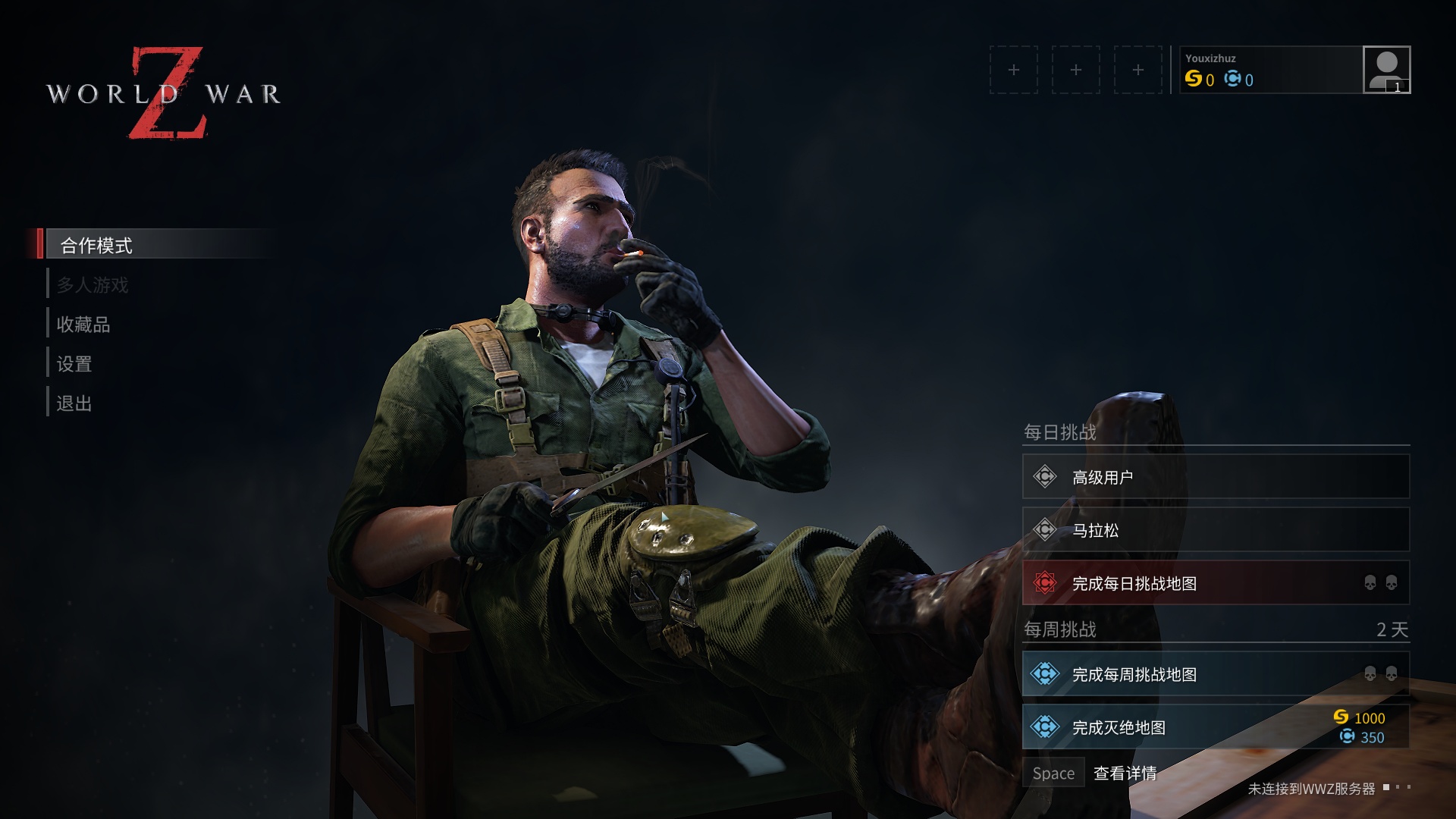Choose 退出 to quit the game
The width and height of the screenshot is (1456, 819).
[74, 403]
